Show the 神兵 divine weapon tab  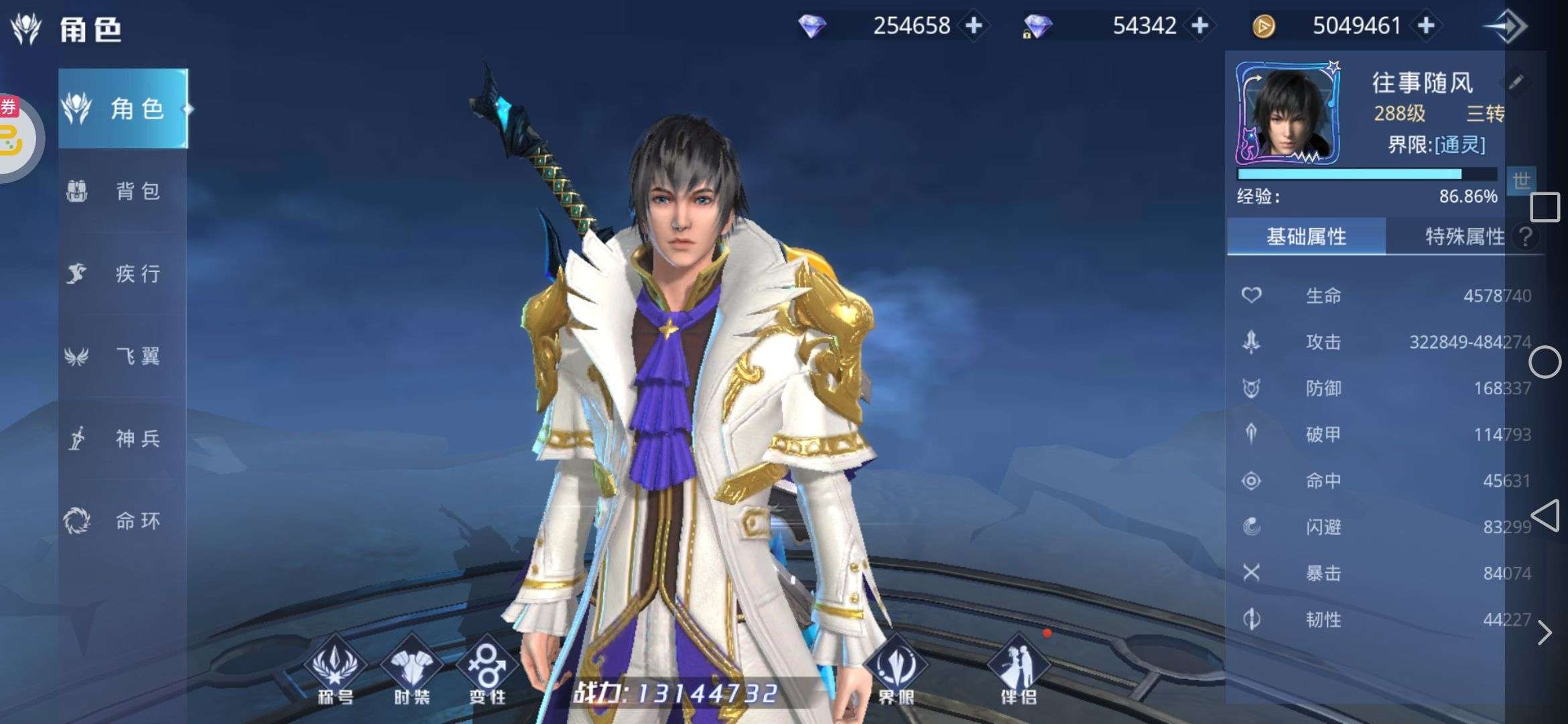point(123,438)
